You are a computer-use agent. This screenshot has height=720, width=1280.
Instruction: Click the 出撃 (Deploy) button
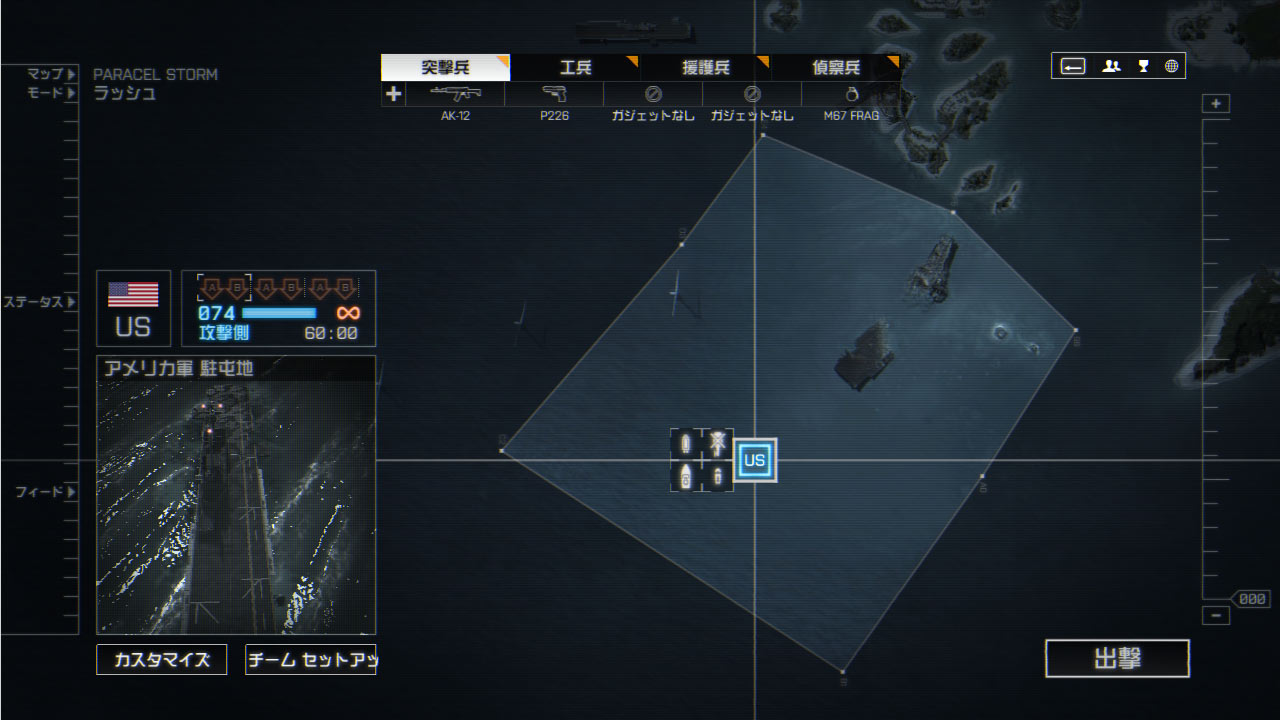pos(1117,659)
